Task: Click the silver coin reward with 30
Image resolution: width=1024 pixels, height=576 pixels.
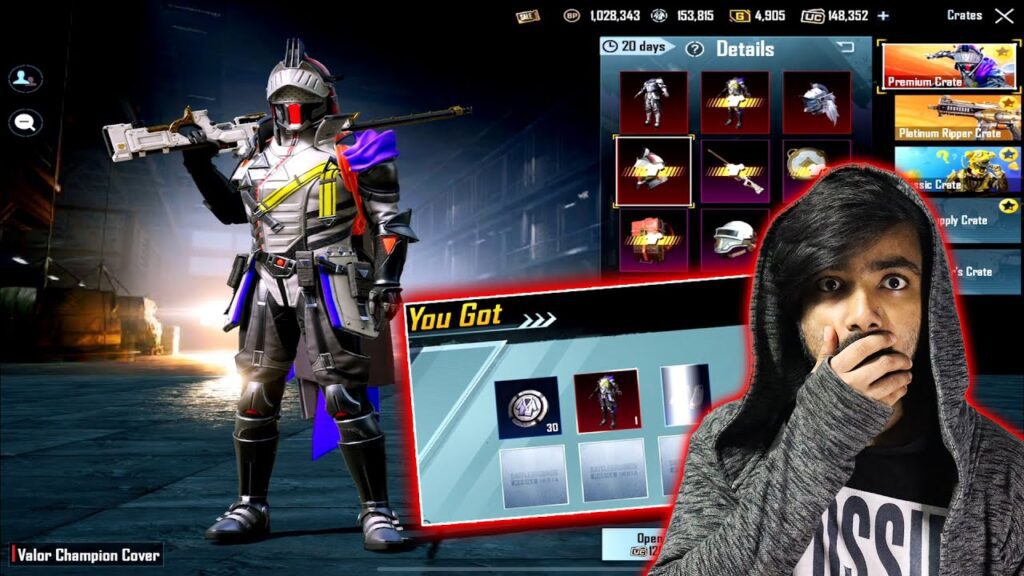Action: pyautogui.click(x=527, y=406)
